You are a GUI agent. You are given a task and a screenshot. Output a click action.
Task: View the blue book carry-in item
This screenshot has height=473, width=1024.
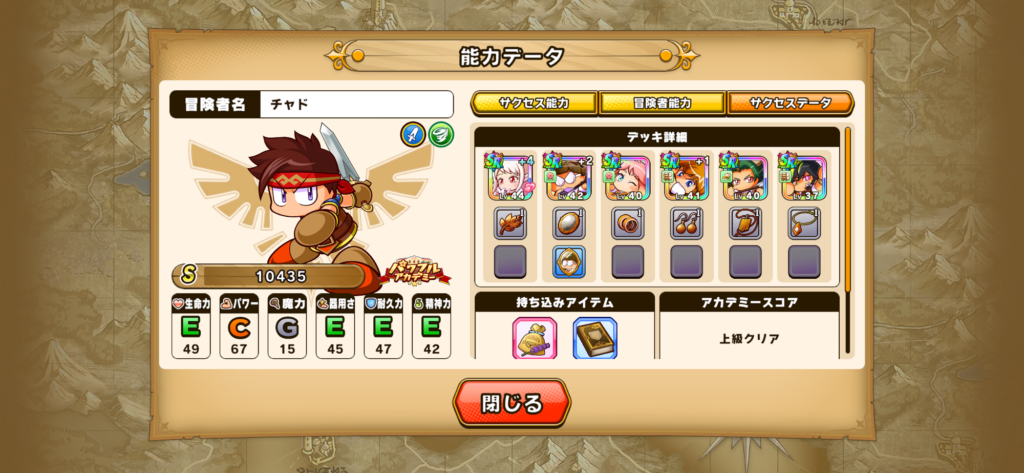594,338
